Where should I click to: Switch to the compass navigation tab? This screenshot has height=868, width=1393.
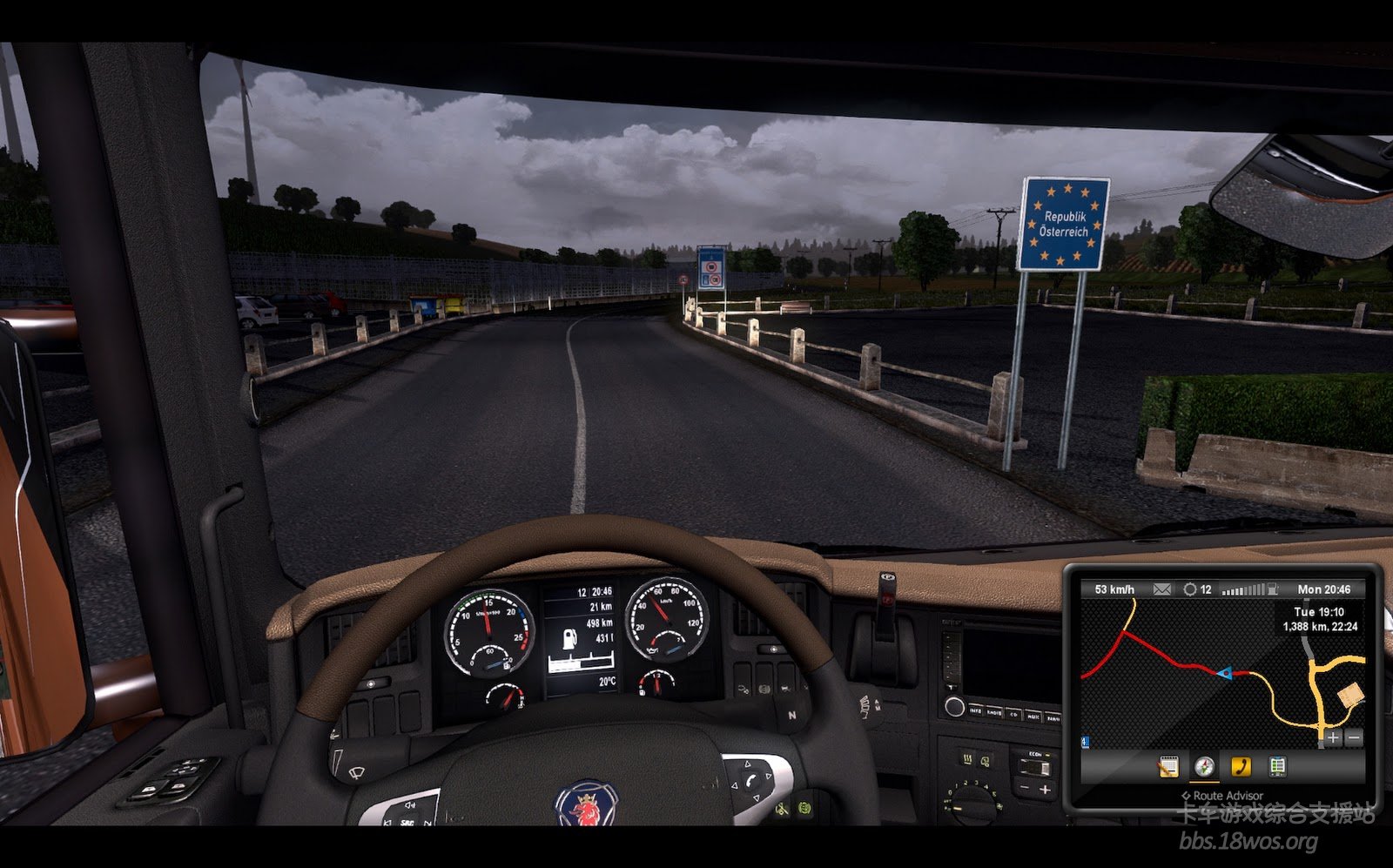click(x=1205, y=766)
